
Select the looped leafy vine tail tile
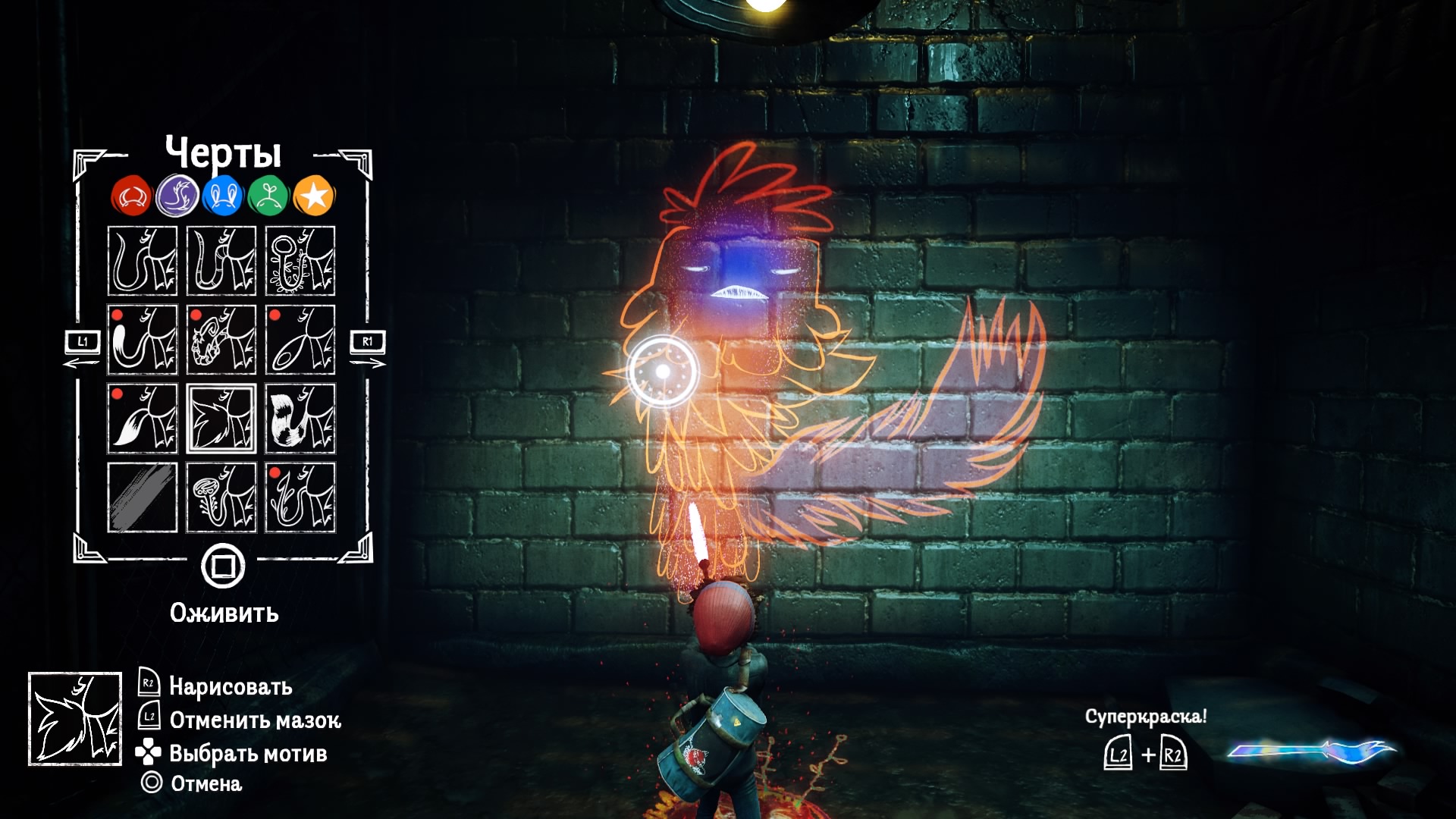300,261
